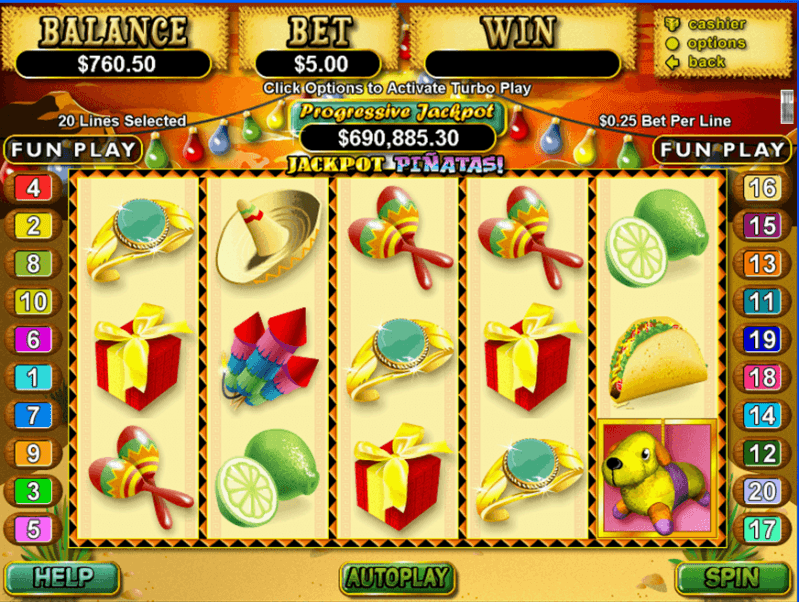799x602 pixels.
Task: Select payline number 16
Action: click(x=763, y=188)
